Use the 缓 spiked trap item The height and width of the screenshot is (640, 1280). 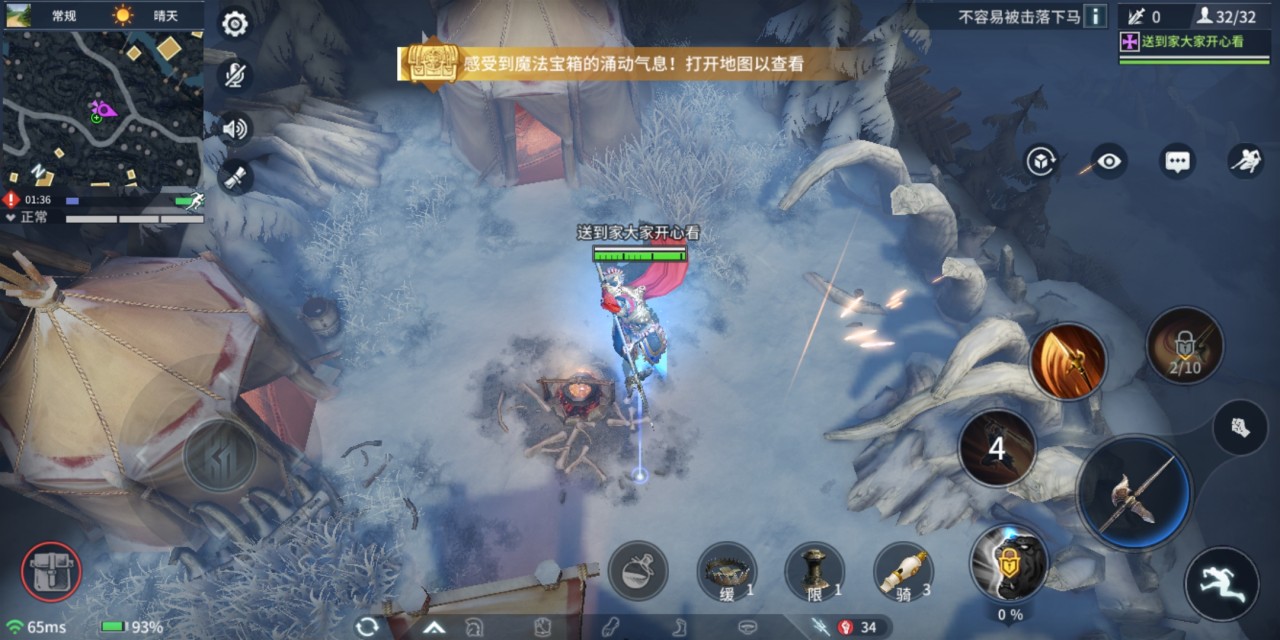click(727, 571)
